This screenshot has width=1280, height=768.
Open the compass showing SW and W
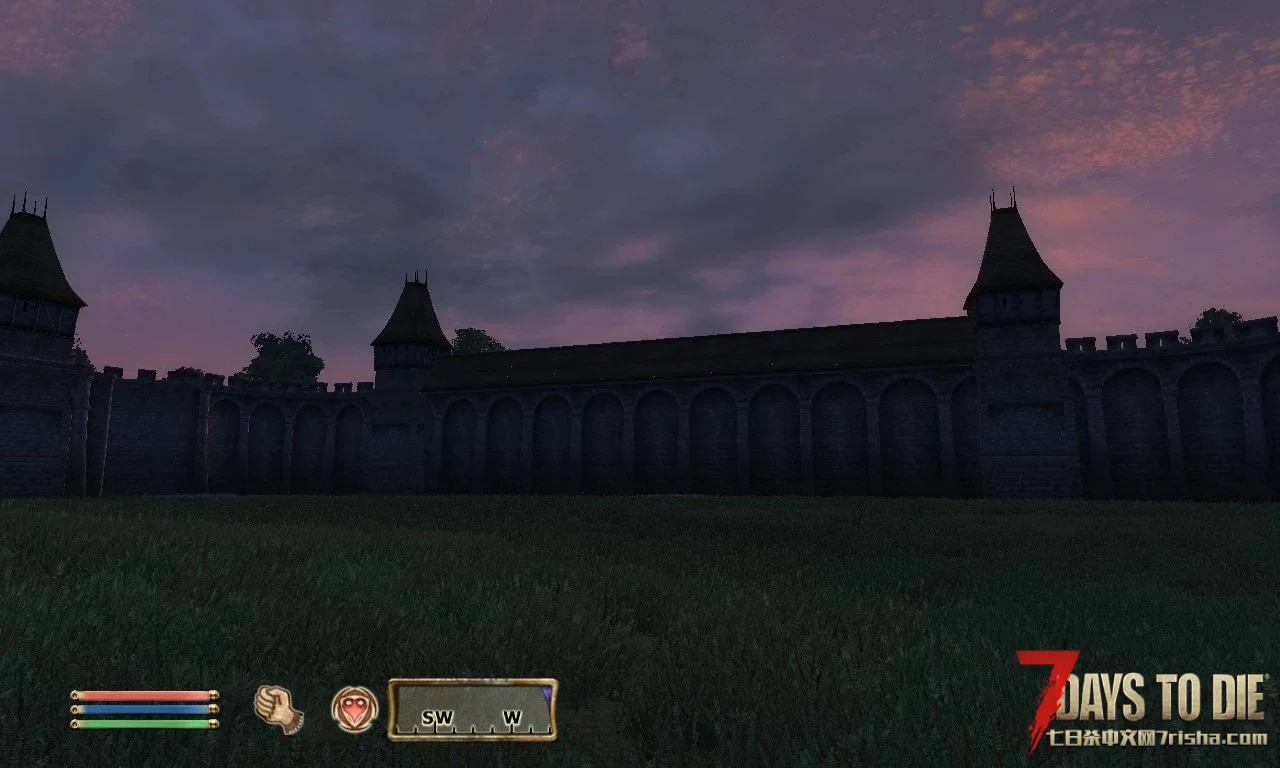472,710
